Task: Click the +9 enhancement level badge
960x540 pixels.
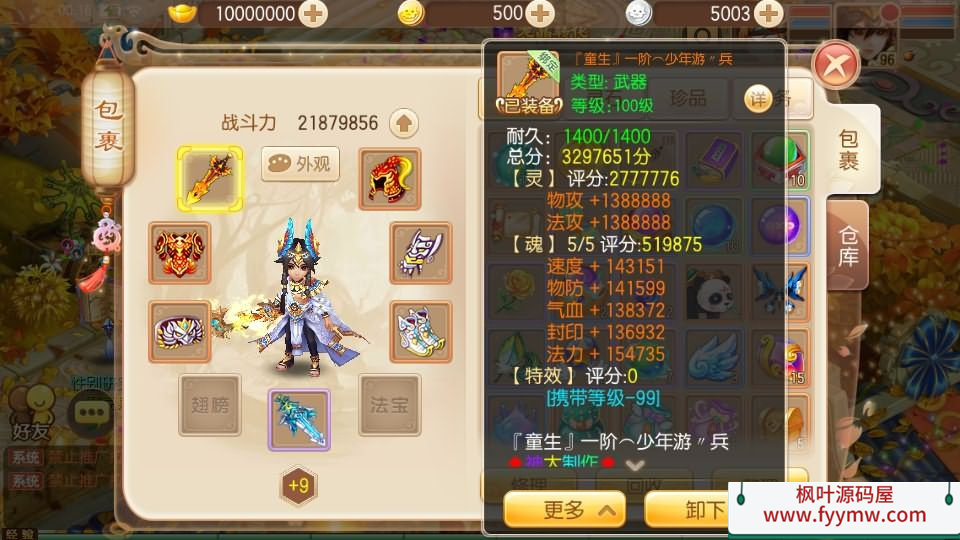Action: [298, 486]
